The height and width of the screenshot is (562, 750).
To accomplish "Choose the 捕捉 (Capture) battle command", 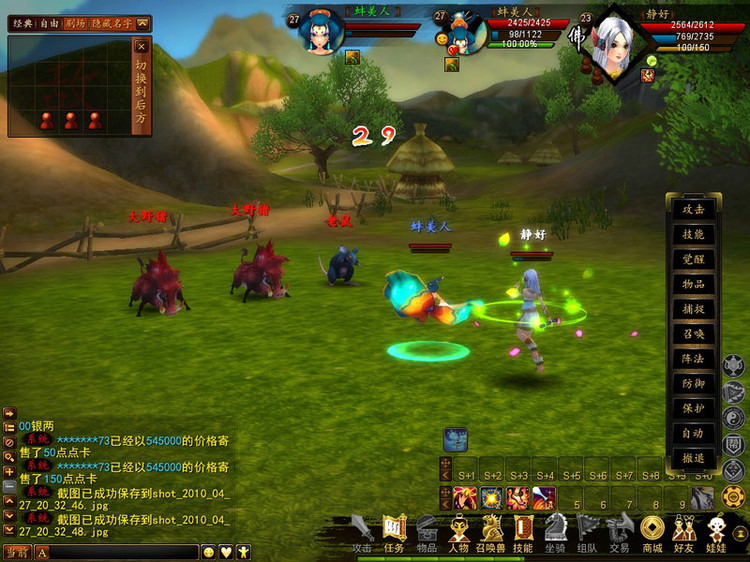I will pyautogui.click(x=693, y=309).
